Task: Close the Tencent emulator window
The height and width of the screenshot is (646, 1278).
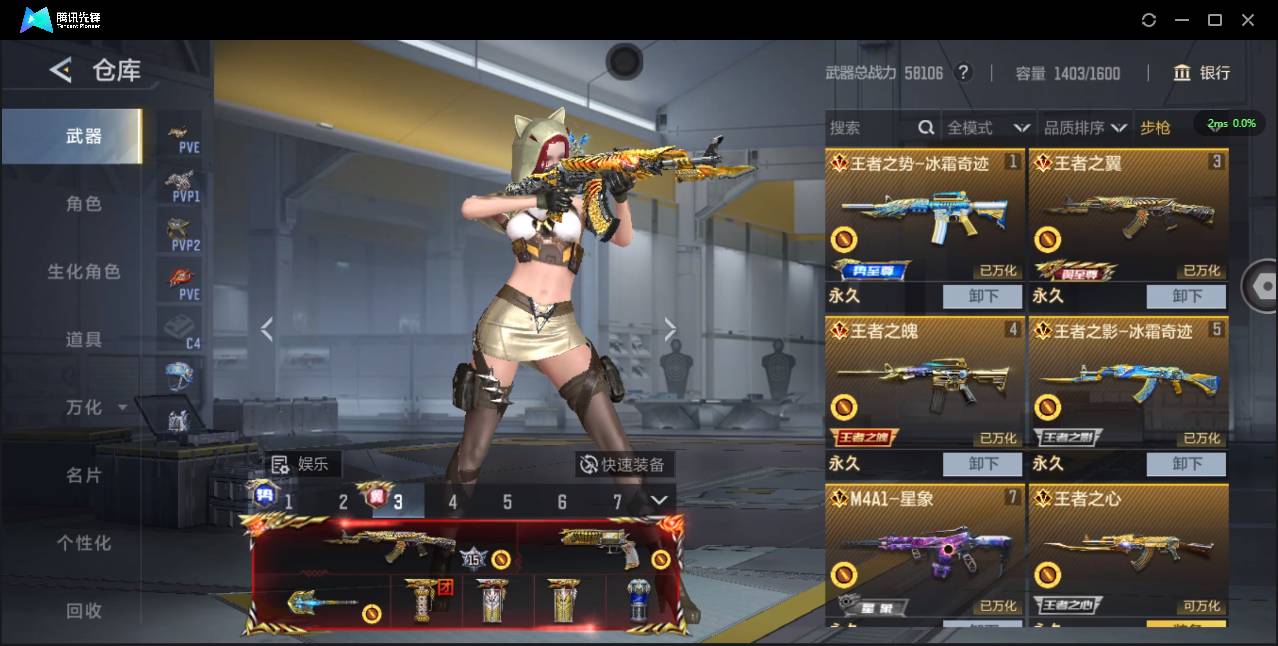Action: coord(1248,20)
